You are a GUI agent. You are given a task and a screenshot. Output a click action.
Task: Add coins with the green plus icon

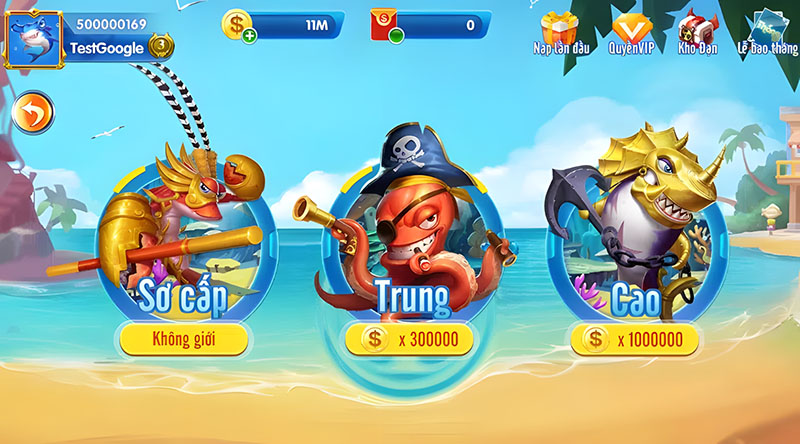249,37
